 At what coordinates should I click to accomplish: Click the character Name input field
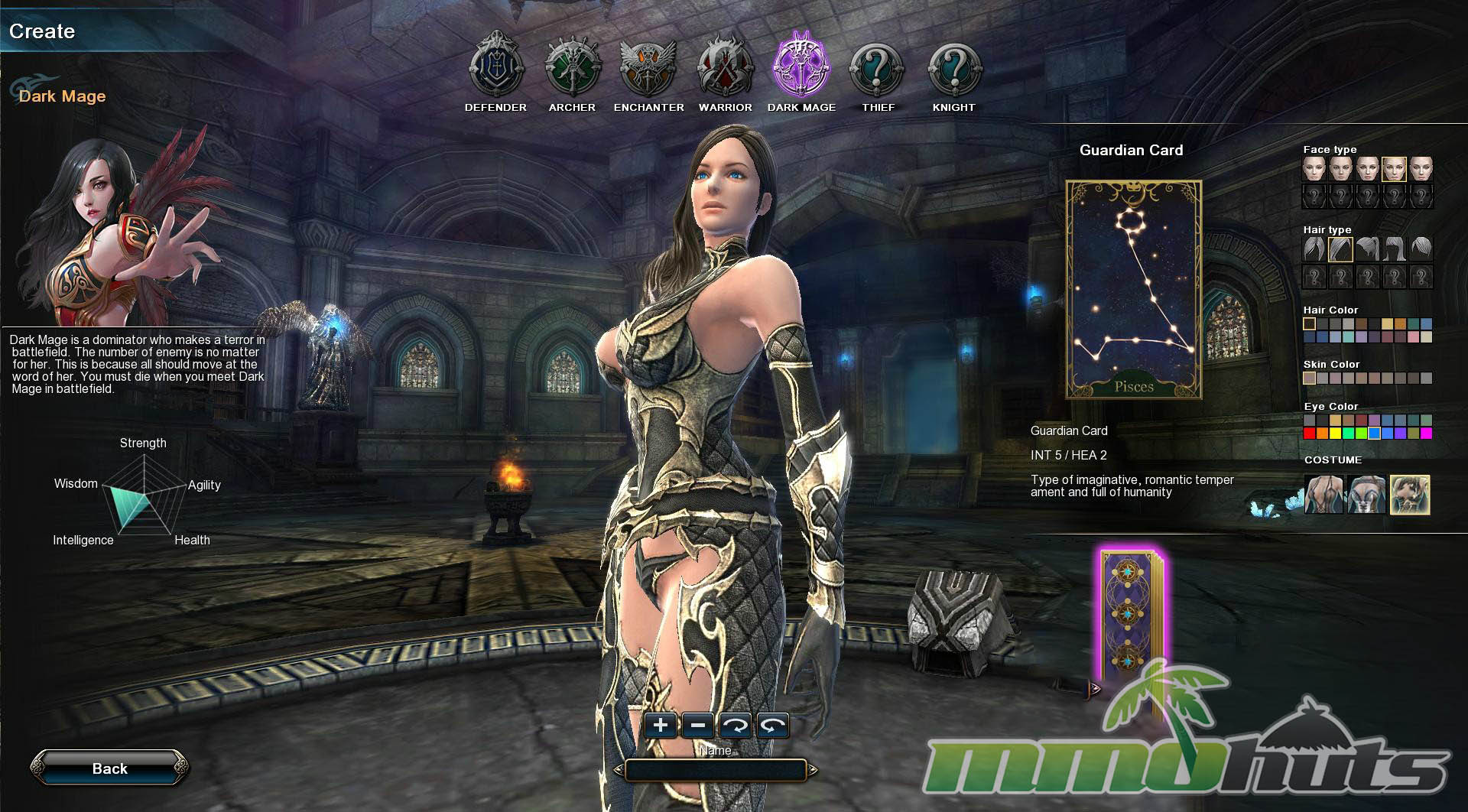716,770
